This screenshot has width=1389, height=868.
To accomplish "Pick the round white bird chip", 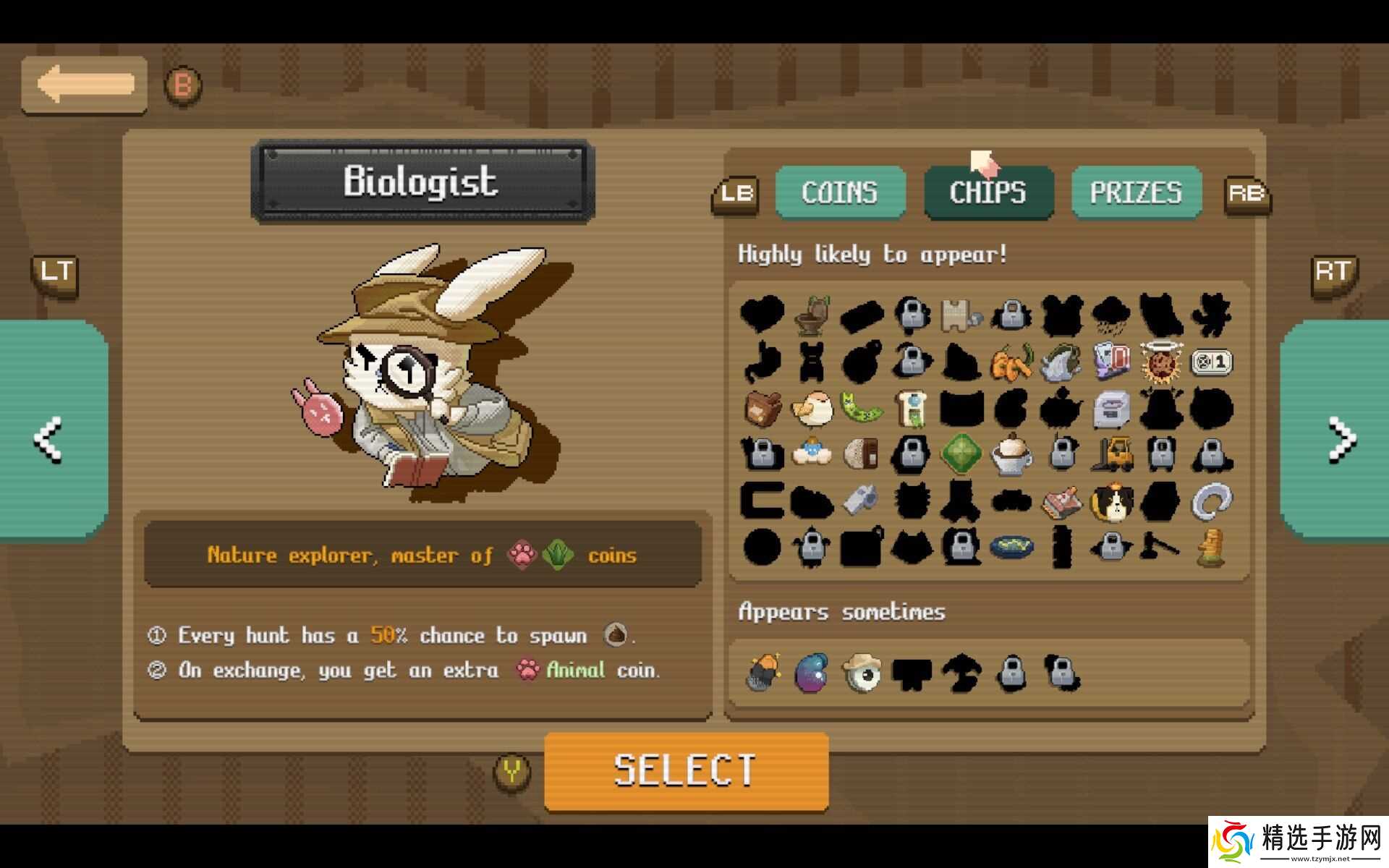I will [812, 409].
